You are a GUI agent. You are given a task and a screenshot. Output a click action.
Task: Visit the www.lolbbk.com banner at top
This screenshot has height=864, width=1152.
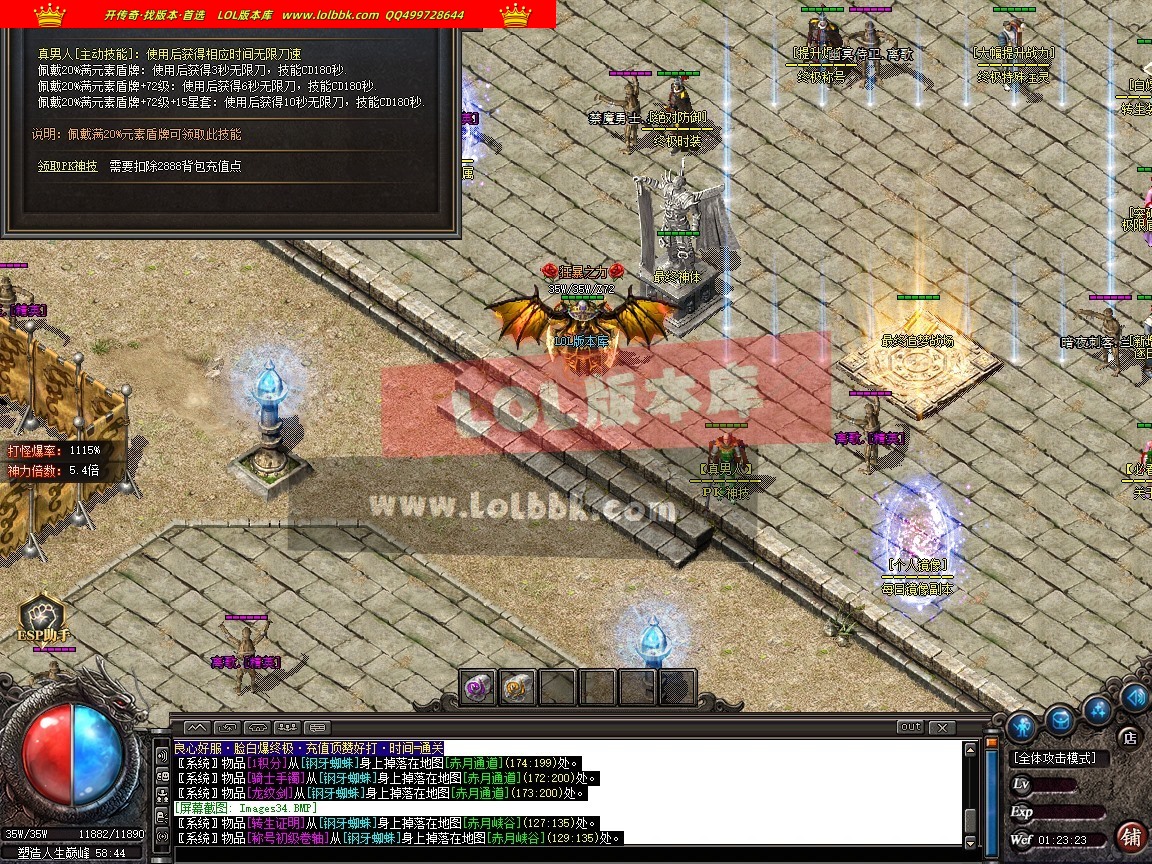(330, 15)
